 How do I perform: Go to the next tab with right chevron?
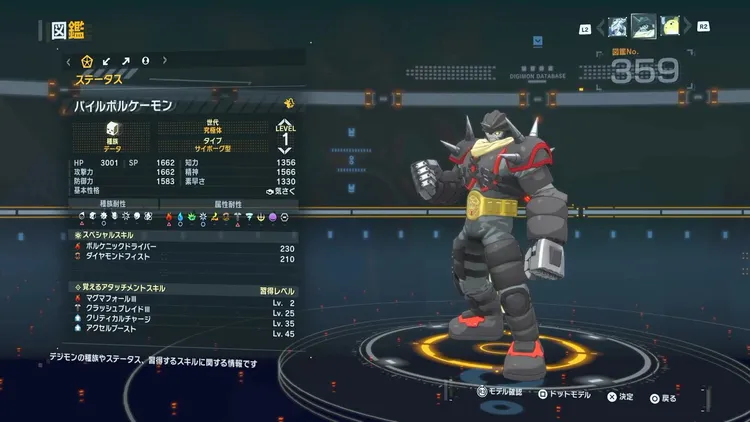(x=165, y=61)
